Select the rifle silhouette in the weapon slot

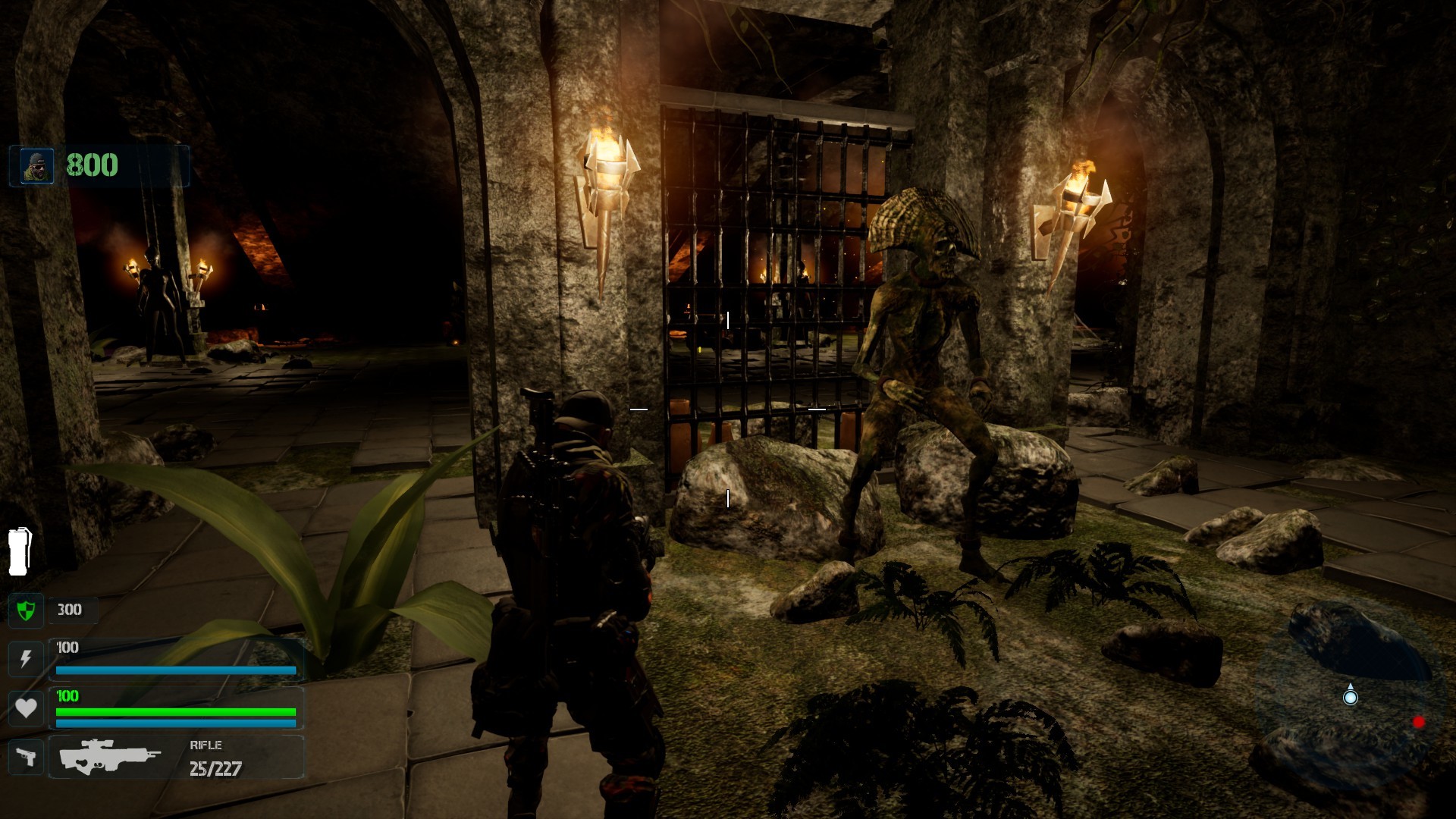110,755
